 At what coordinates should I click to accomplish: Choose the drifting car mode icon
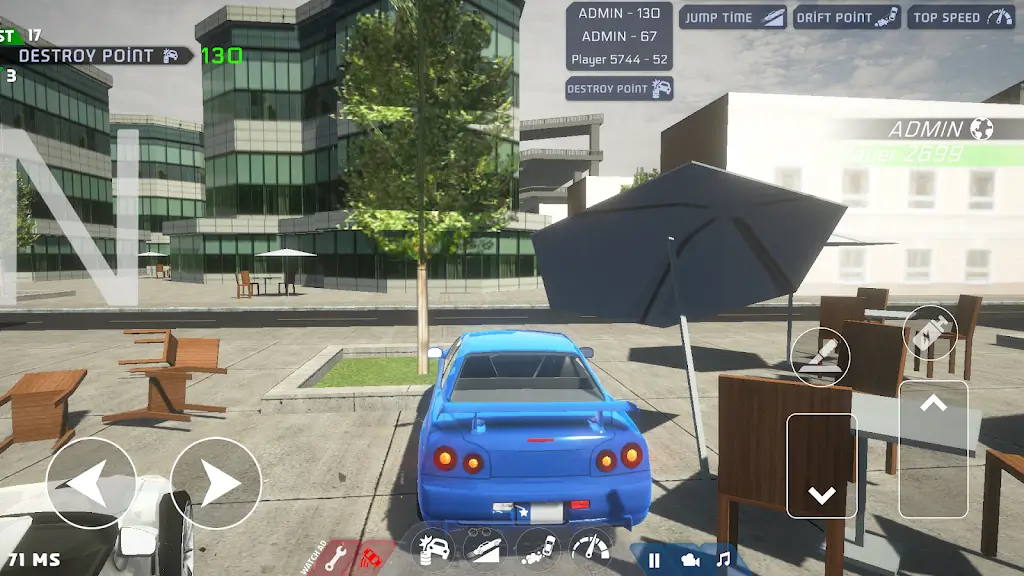click(x=538, y=549)
